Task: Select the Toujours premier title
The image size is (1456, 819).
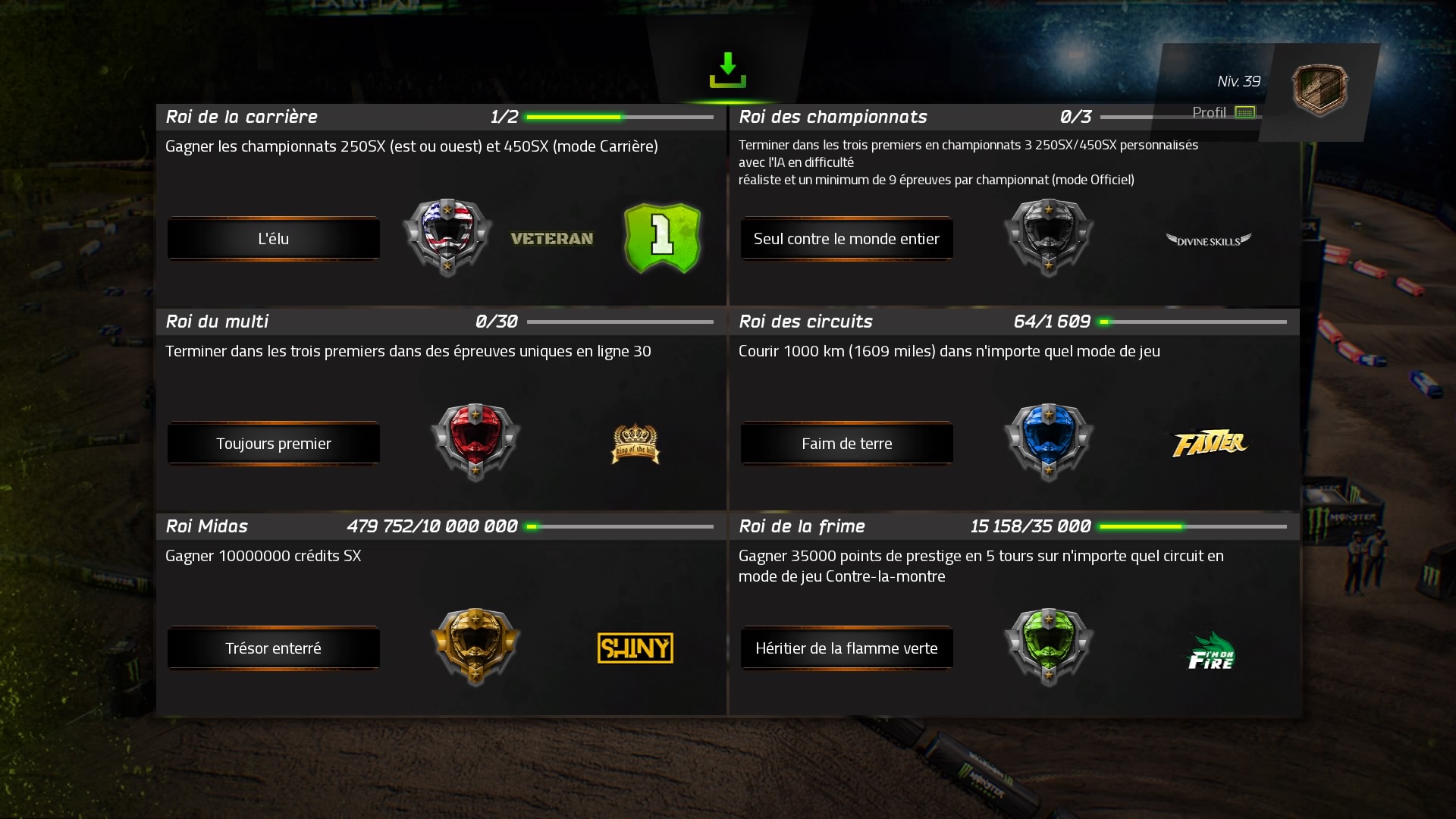Action: [x=273, y=444]
